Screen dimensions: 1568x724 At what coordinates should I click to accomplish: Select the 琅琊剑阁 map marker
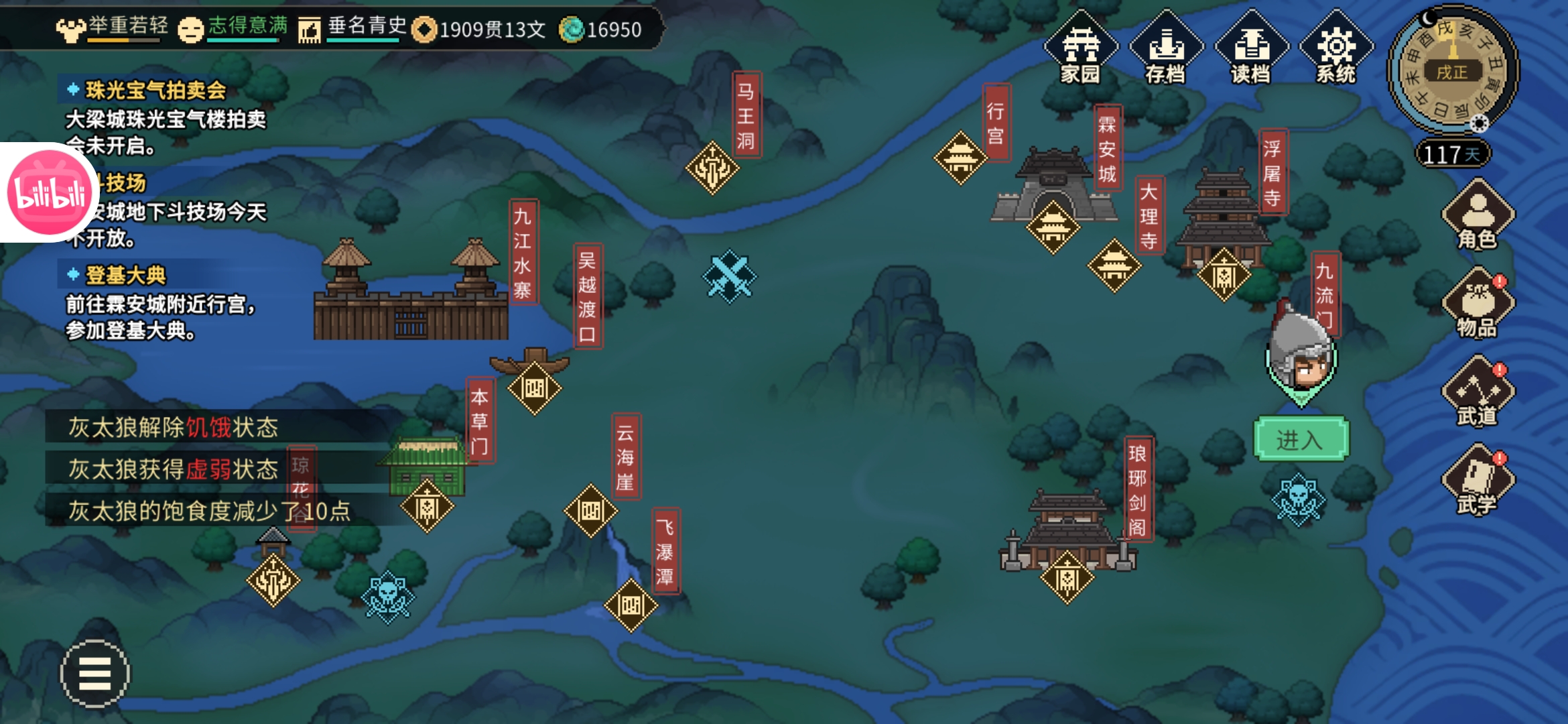point(1067,578)
